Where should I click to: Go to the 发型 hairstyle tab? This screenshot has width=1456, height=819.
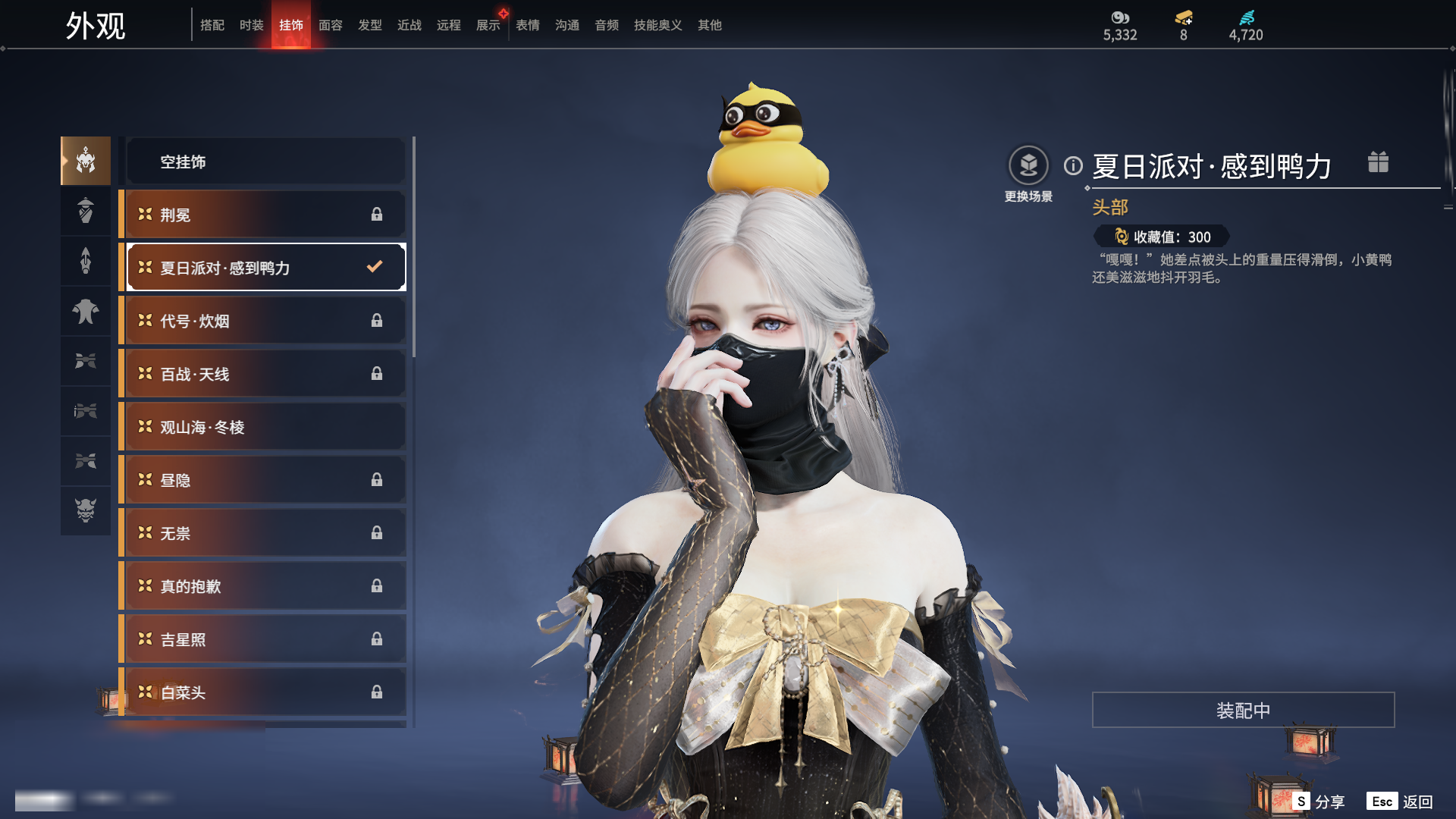[x=370, y=25]
